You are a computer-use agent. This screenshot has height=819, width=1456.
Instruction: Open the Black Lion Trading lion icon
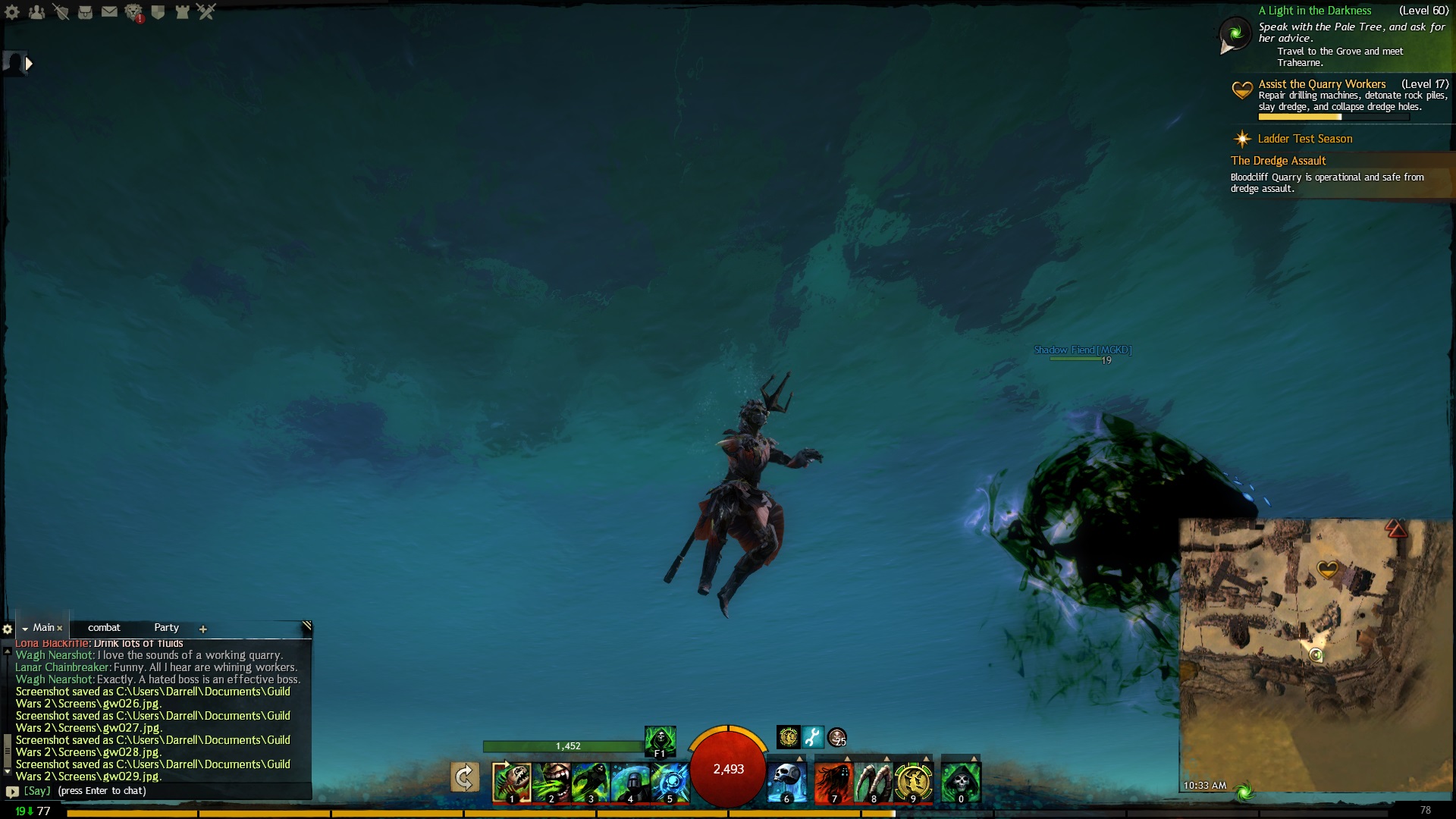(133, 12)
